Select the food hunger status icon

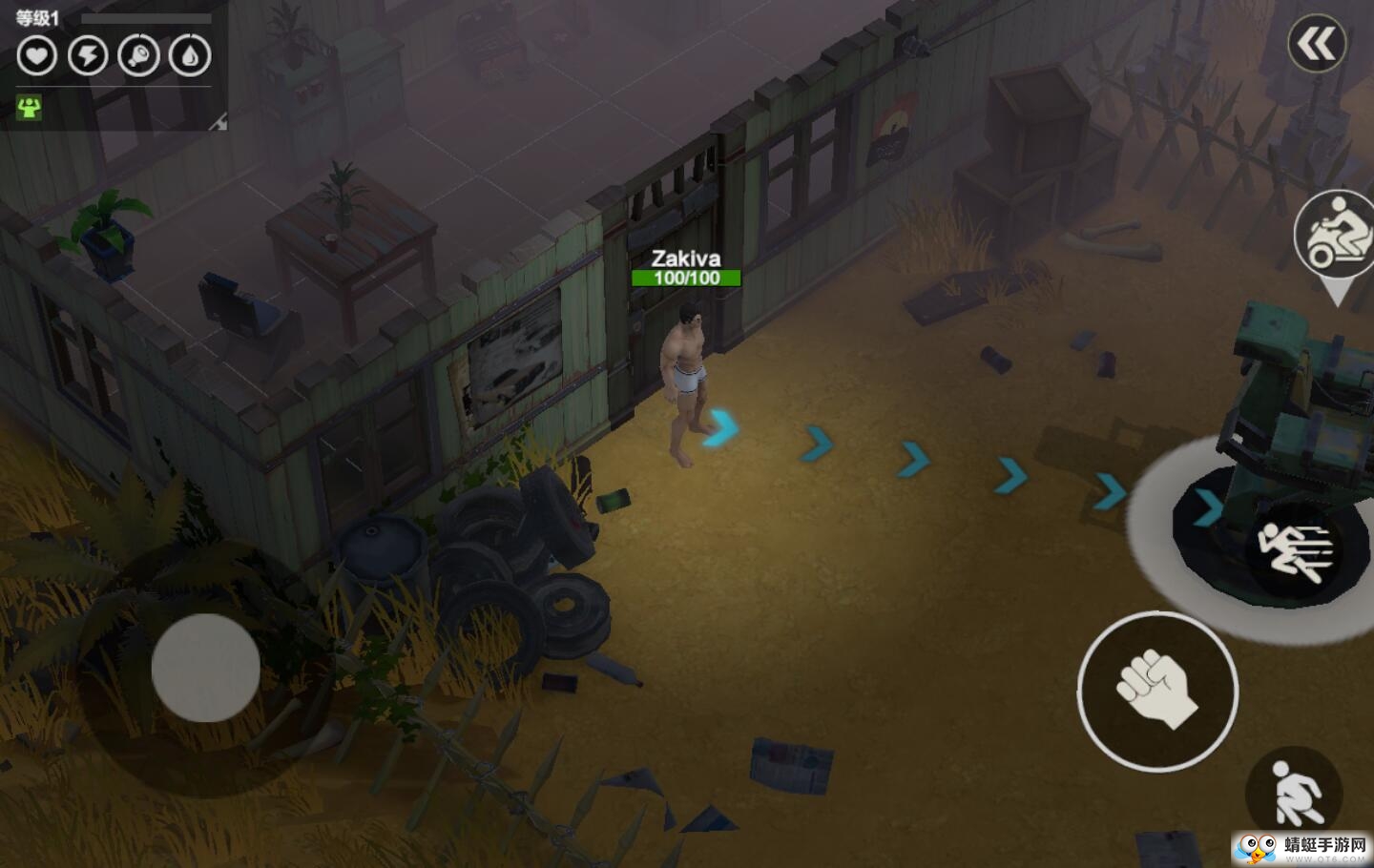tap(138, 55)
